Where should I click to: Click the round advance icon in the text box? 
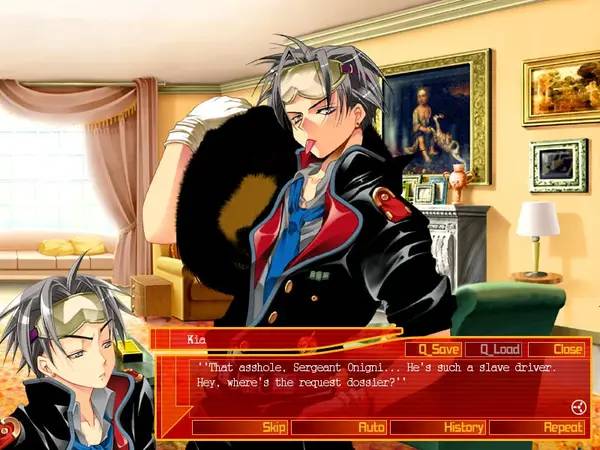[577, 405]
